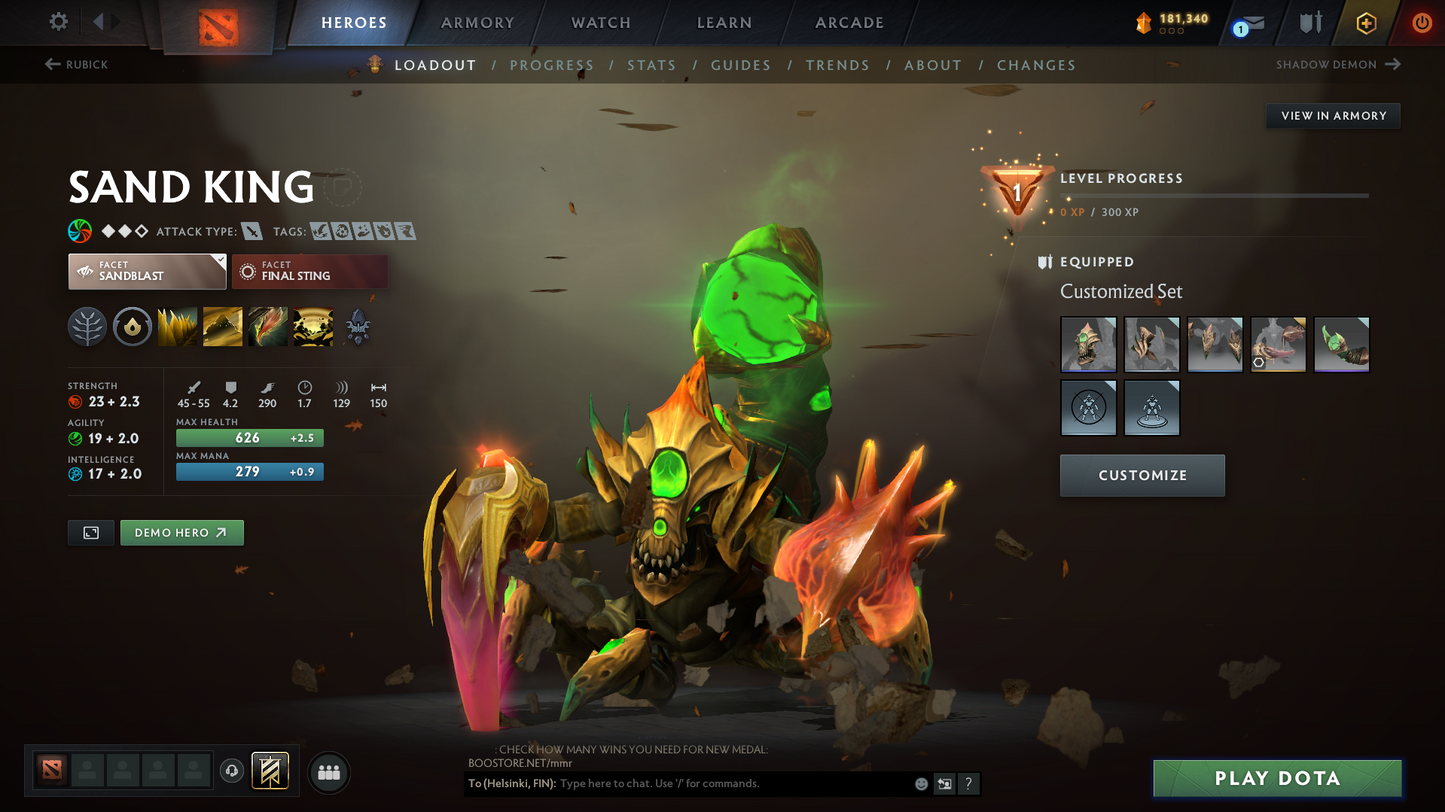The width and height of the screenshot is (1445, 812).
Task: Open the voice chat headset icon
Action: click(230, 770)
